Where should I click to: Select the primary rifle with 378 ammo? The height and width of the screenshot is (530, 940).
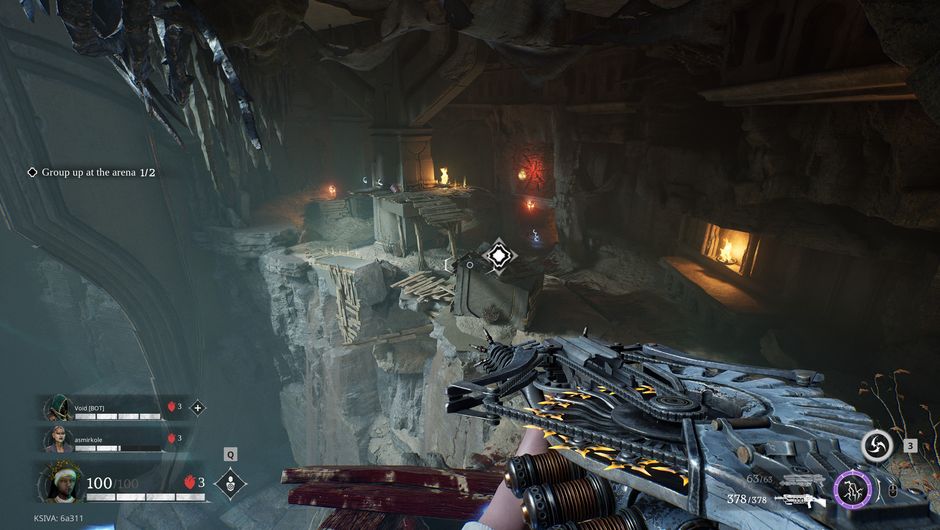coord(800,498)
